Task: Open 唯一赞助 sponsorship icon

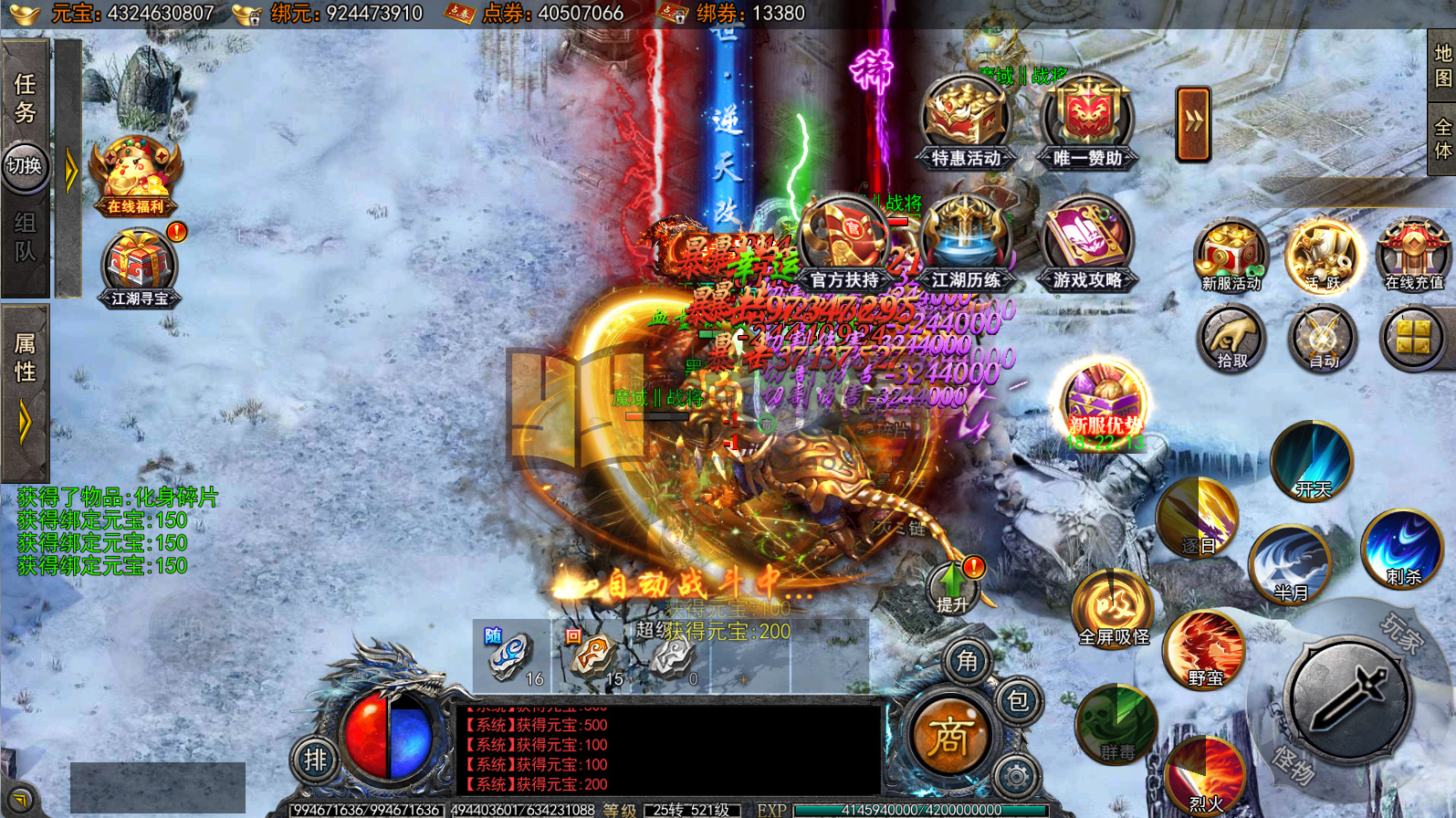Action: point(1087,124)
